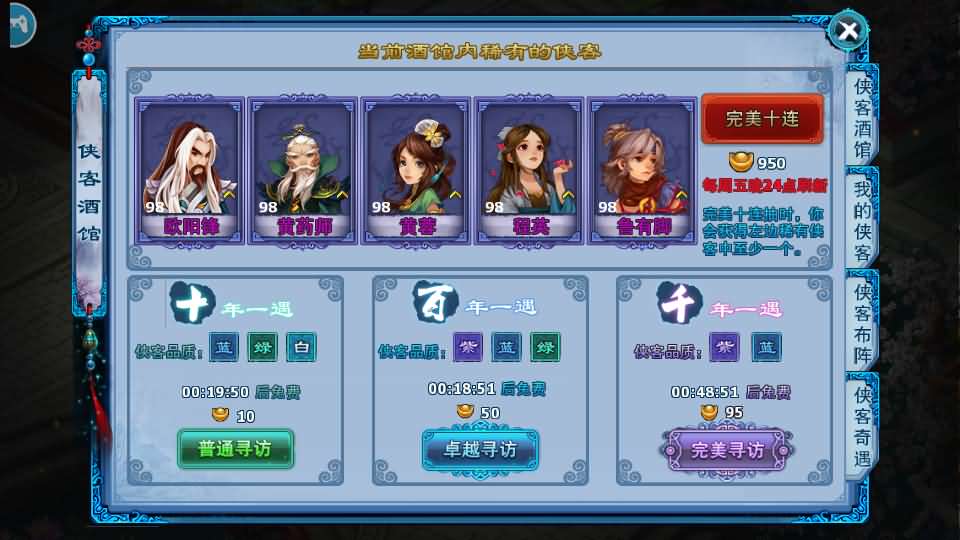Select the 黄药师 hero card
The height and width of the screenshot is (540, 960).
point(303,170)
